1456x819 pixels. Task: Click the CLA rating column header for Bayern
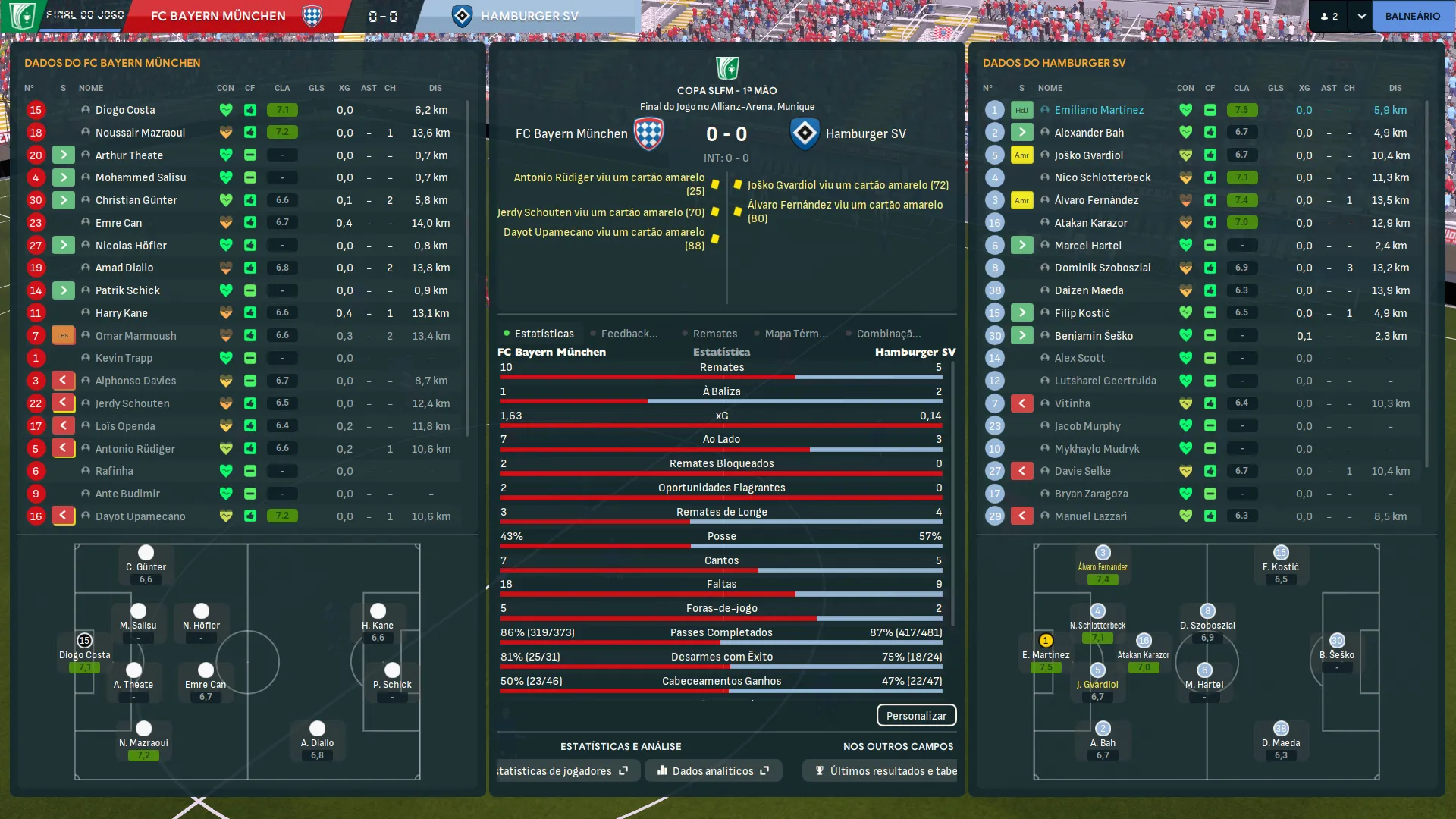coord(282,88)
